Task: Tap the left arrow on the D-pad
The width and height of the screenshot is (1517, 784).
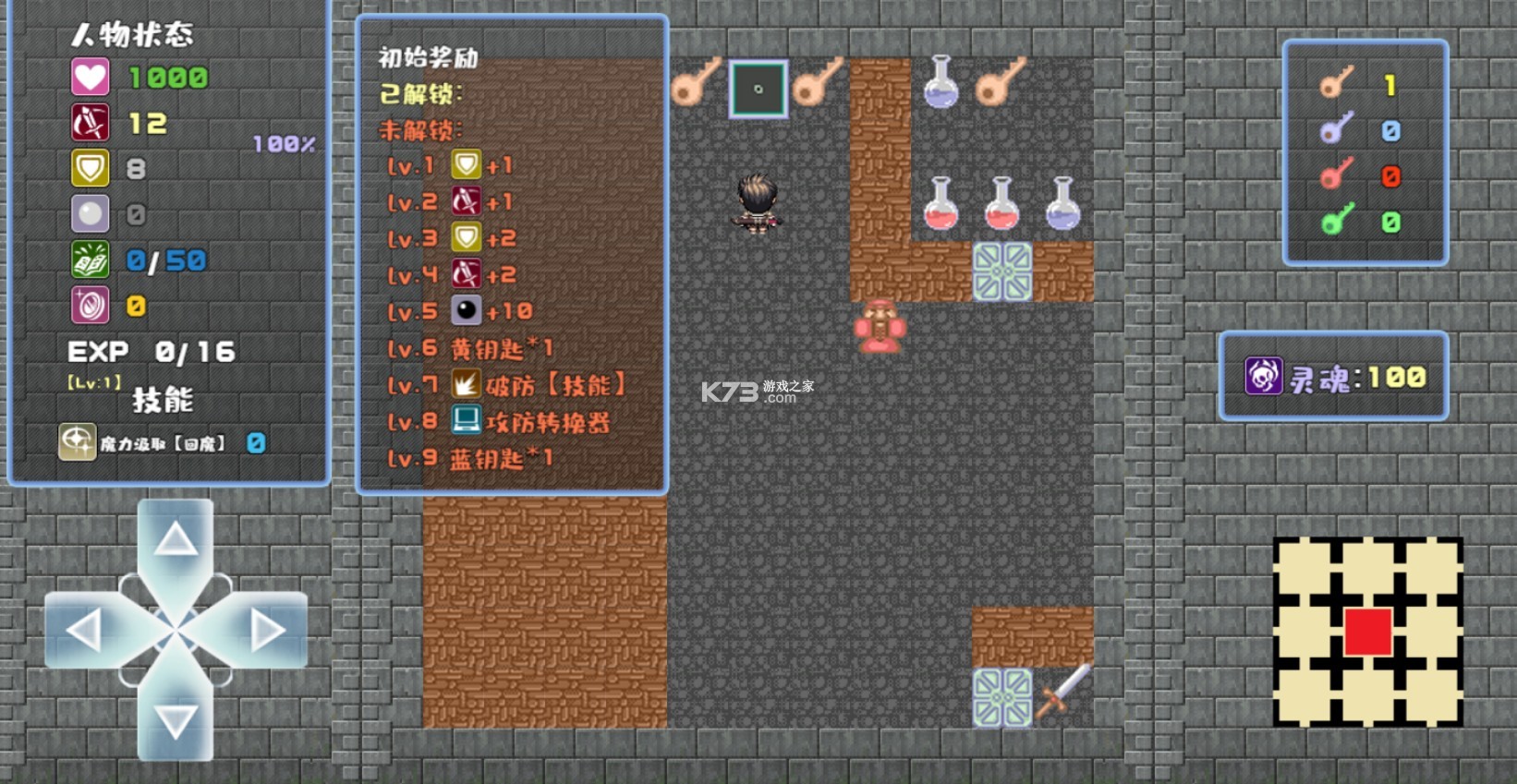Action: pos(85,631)
